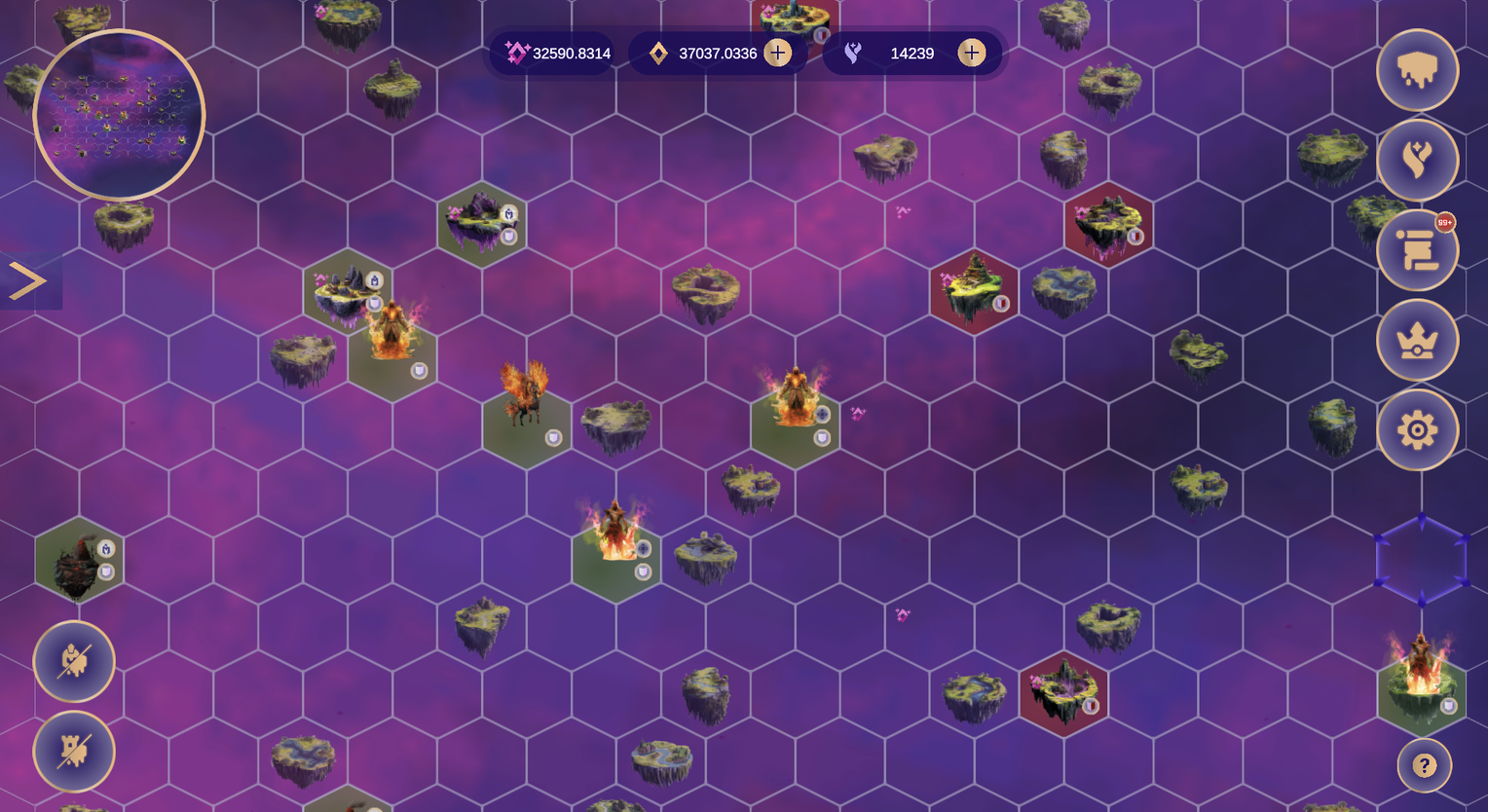
Task: Open the circular minimap
Action: (119, 115)
